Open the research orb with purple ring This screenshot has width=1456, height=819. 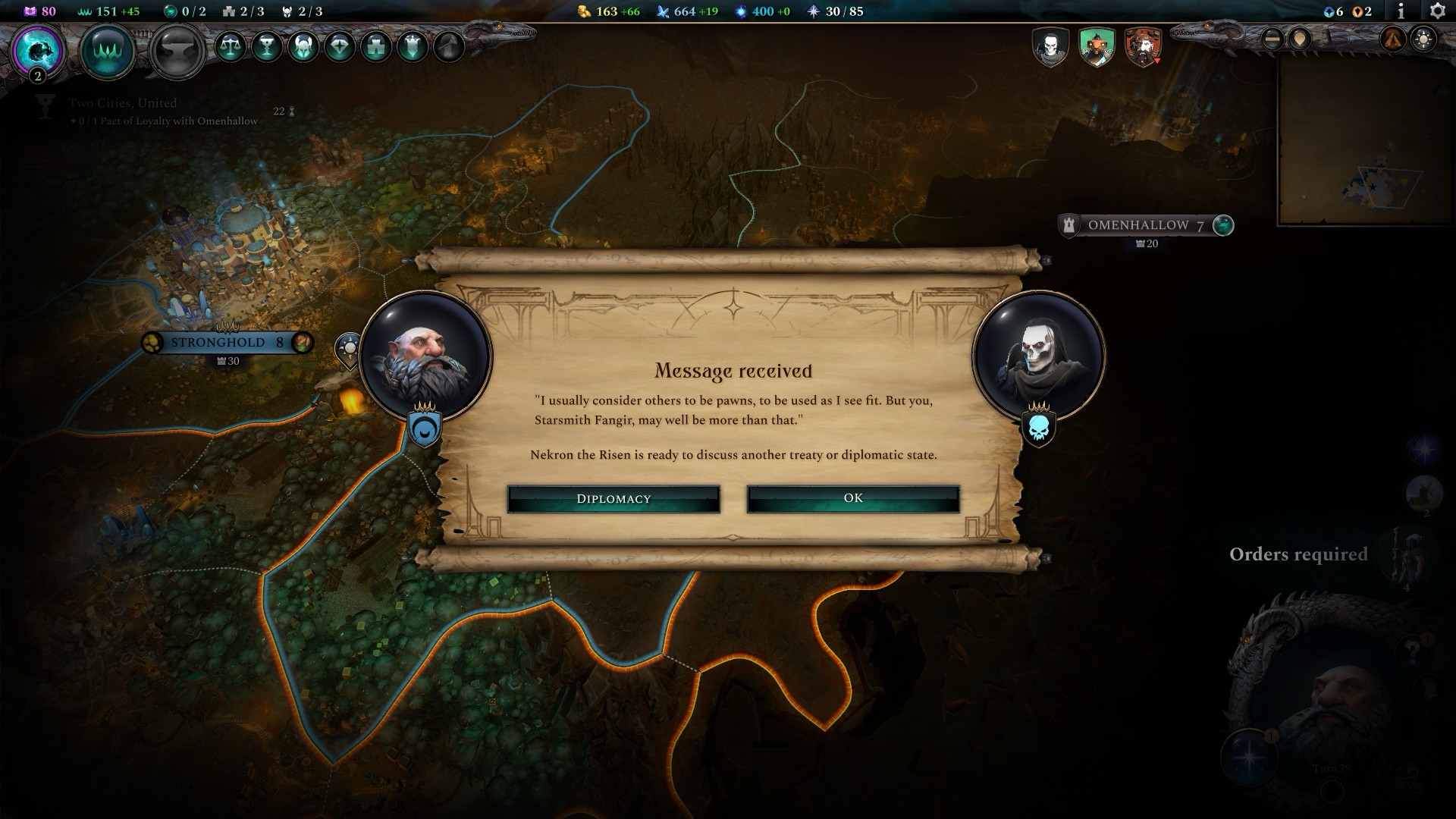point(38,50)
